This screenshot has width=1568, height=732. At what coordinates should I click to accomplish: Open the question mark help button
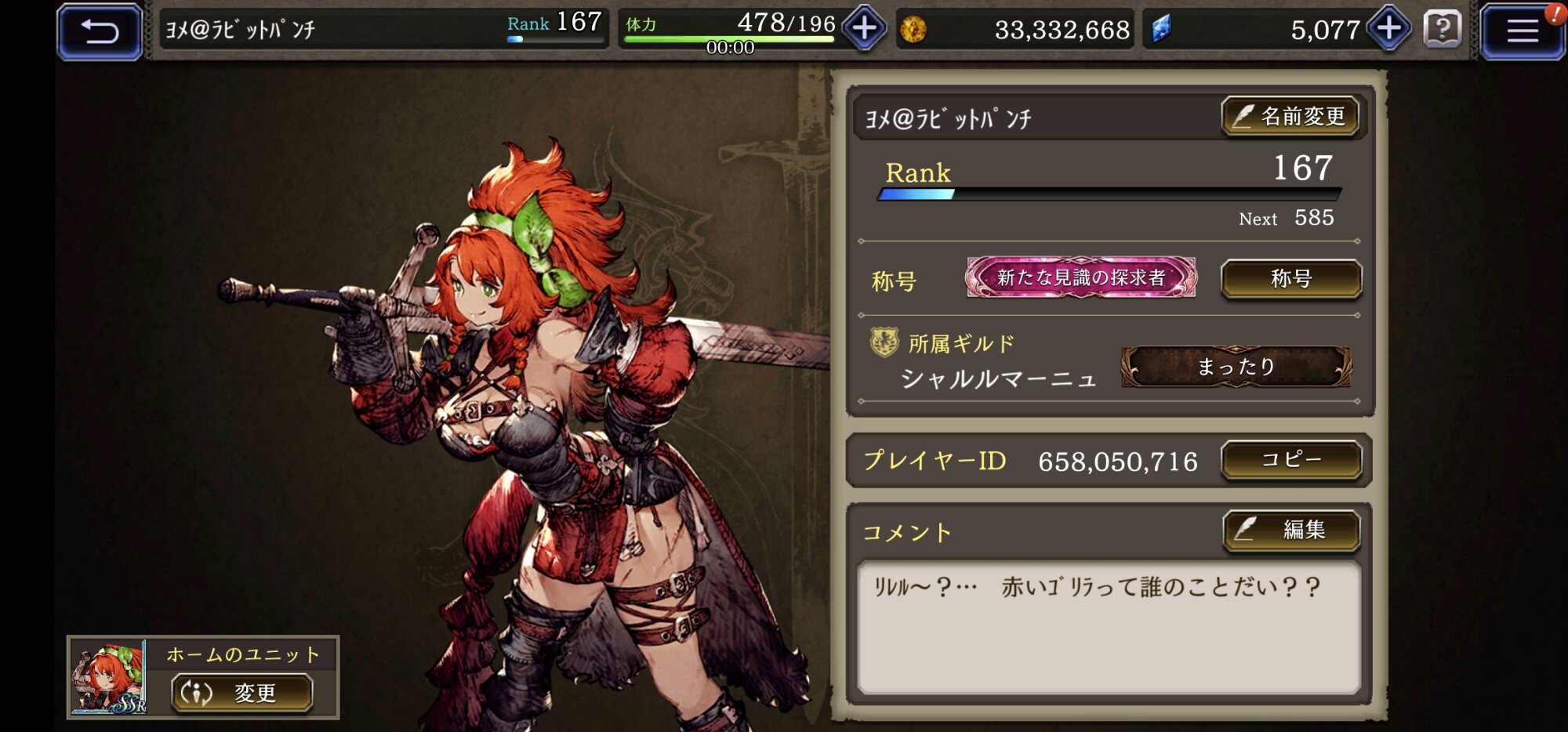point(1443,30)
